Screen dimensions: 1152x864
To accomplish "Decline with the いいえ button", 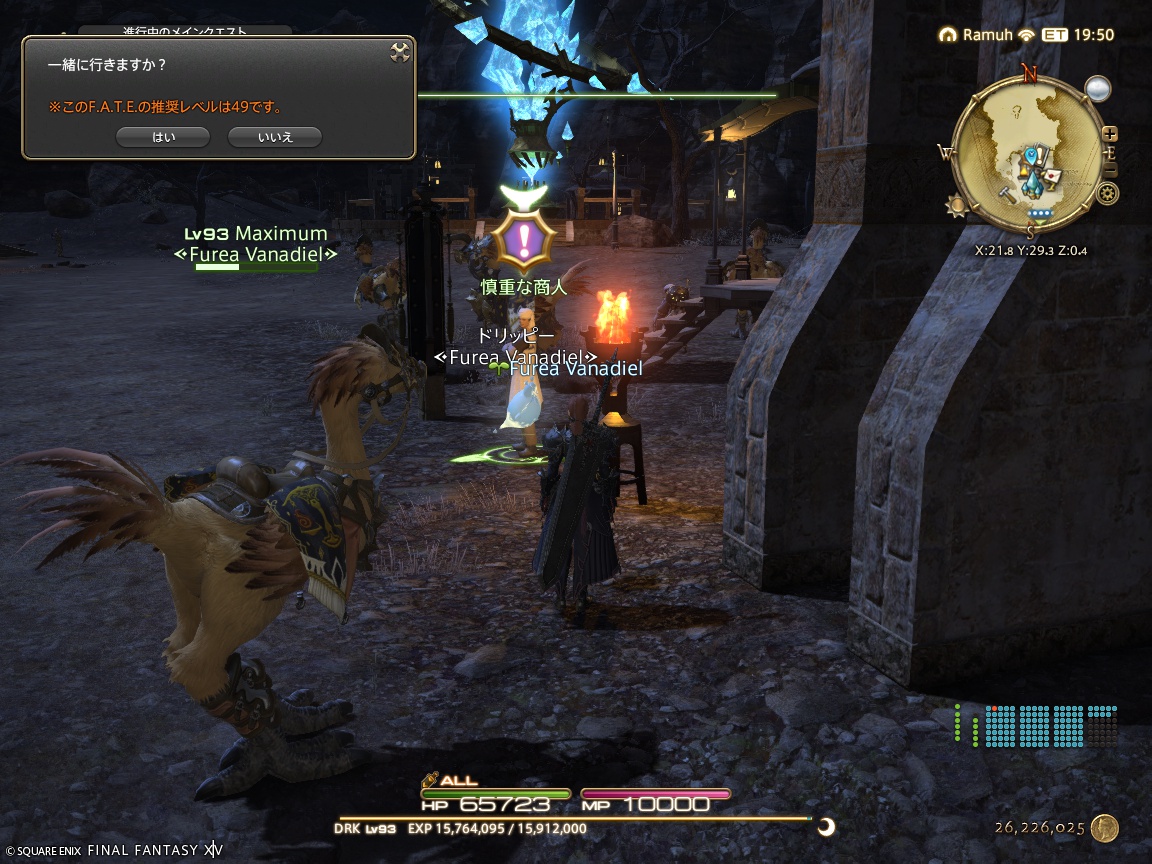I will (274, 137).
